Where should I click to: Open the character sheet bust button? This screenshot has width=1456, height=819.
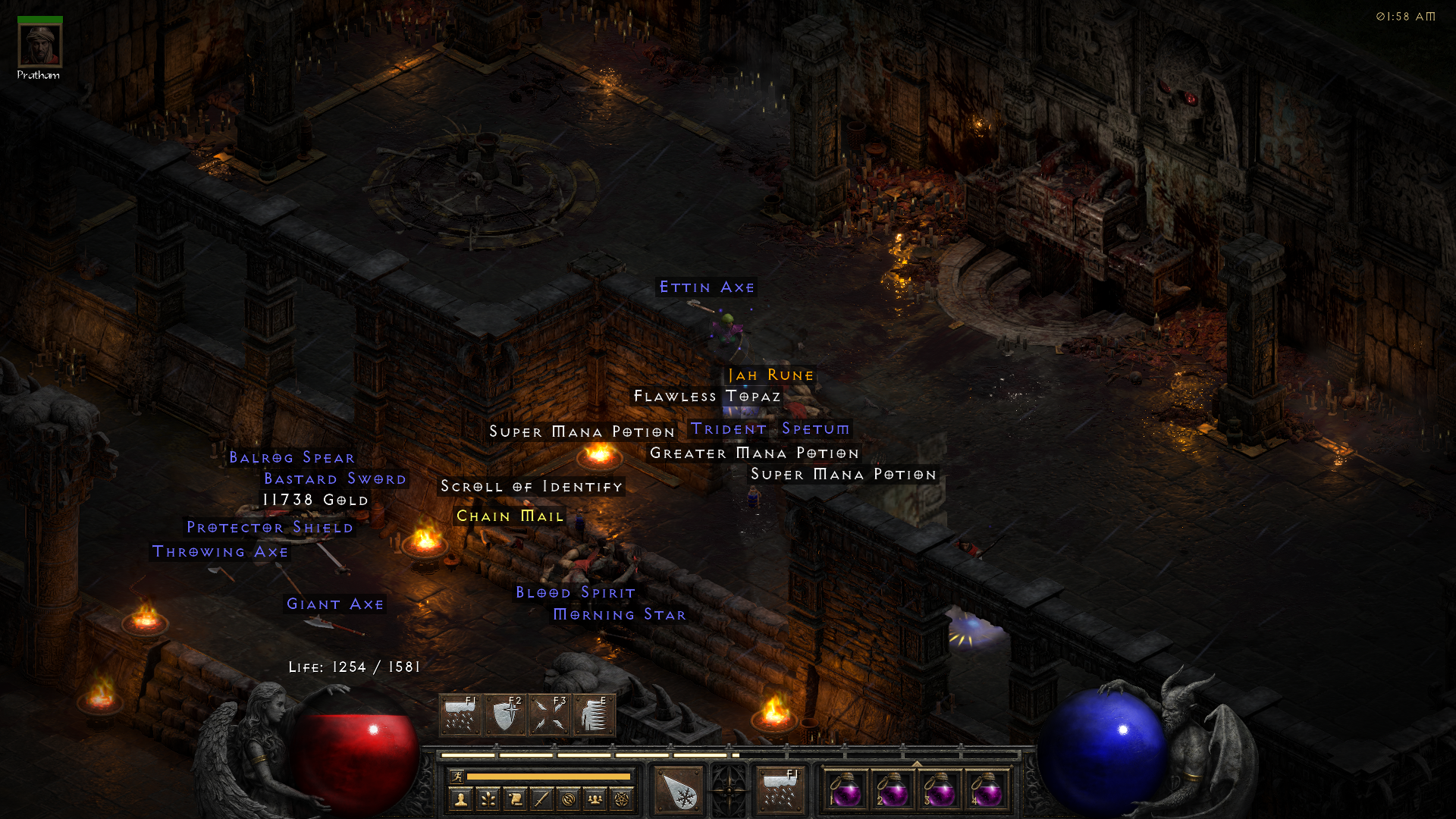click(x=460, y=799)
